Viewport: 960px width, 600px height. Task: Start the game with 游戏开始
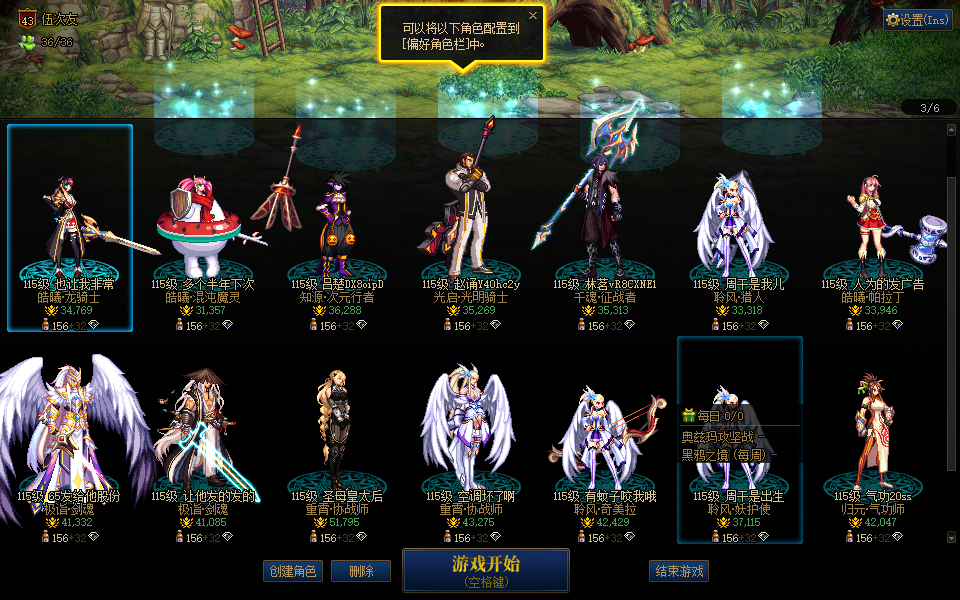pos(485,569)
